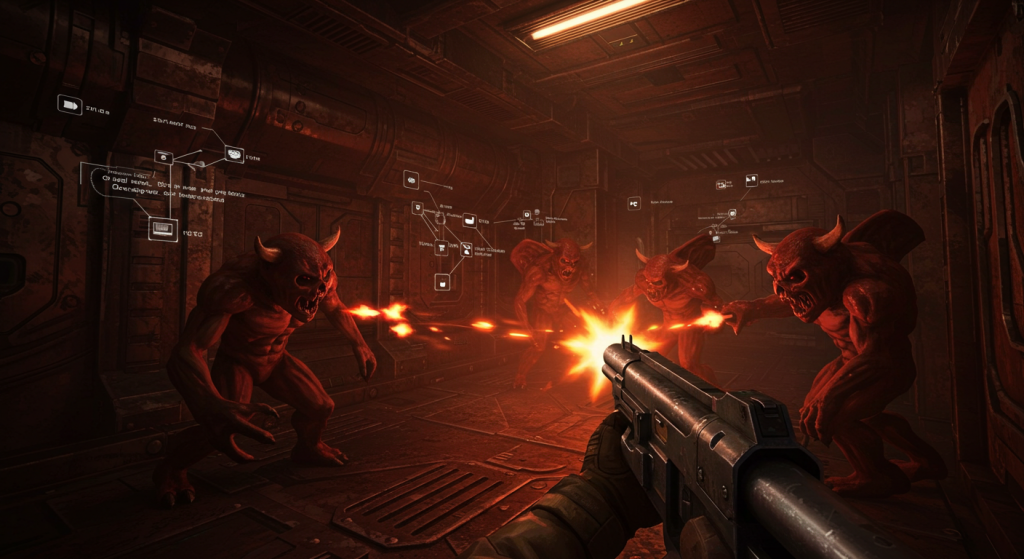
Task: Choose the lowest node of the central diagram
Action: coord(442,282)
